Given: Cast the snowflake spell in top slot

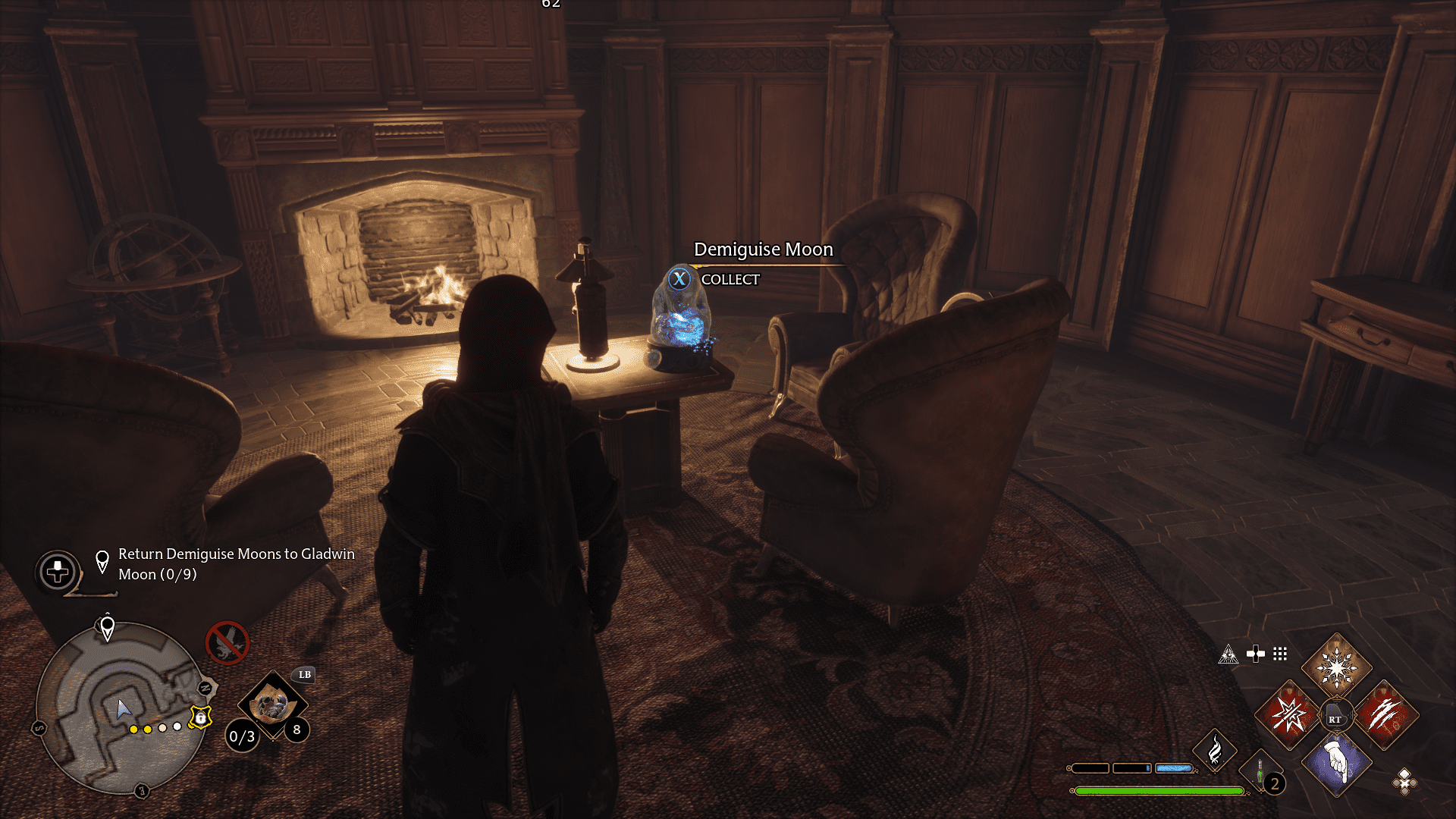Looking at the screenshot, I should point(1336,667).
